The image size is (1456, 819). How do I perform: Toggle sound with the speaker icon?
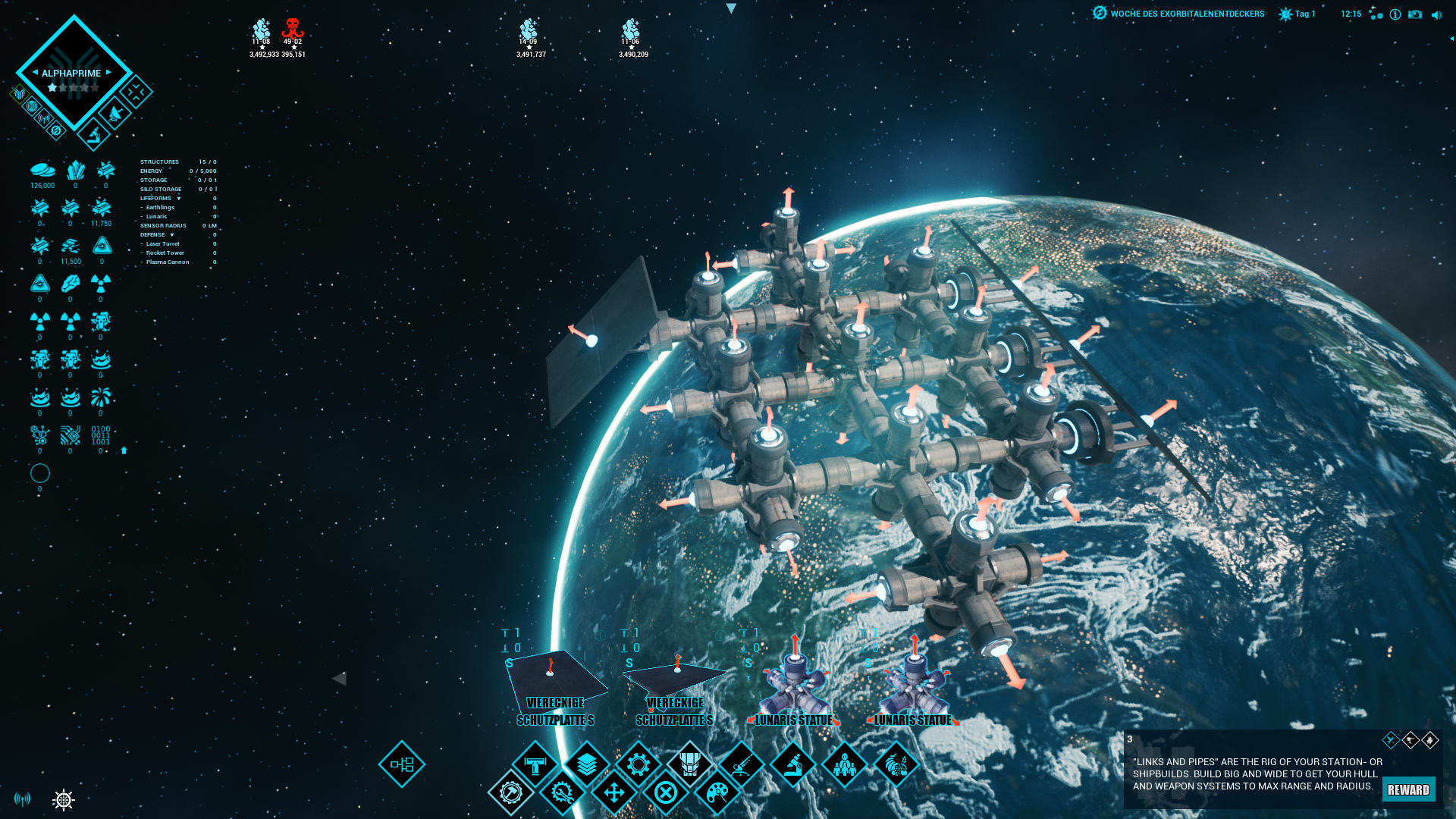(x=1436, y=15)
